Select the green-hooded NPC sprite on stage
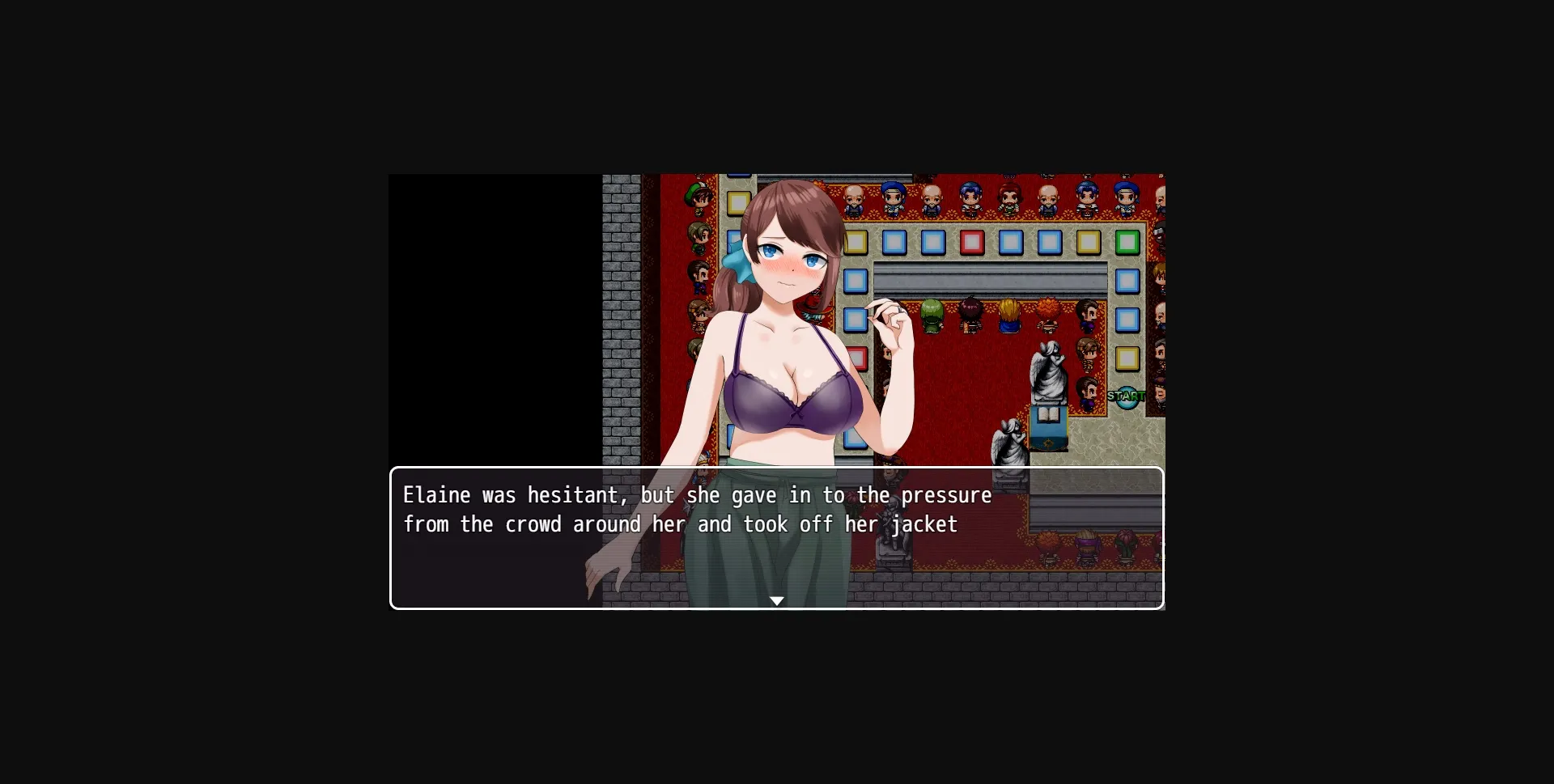1554x784 pixels. [932, 314]
